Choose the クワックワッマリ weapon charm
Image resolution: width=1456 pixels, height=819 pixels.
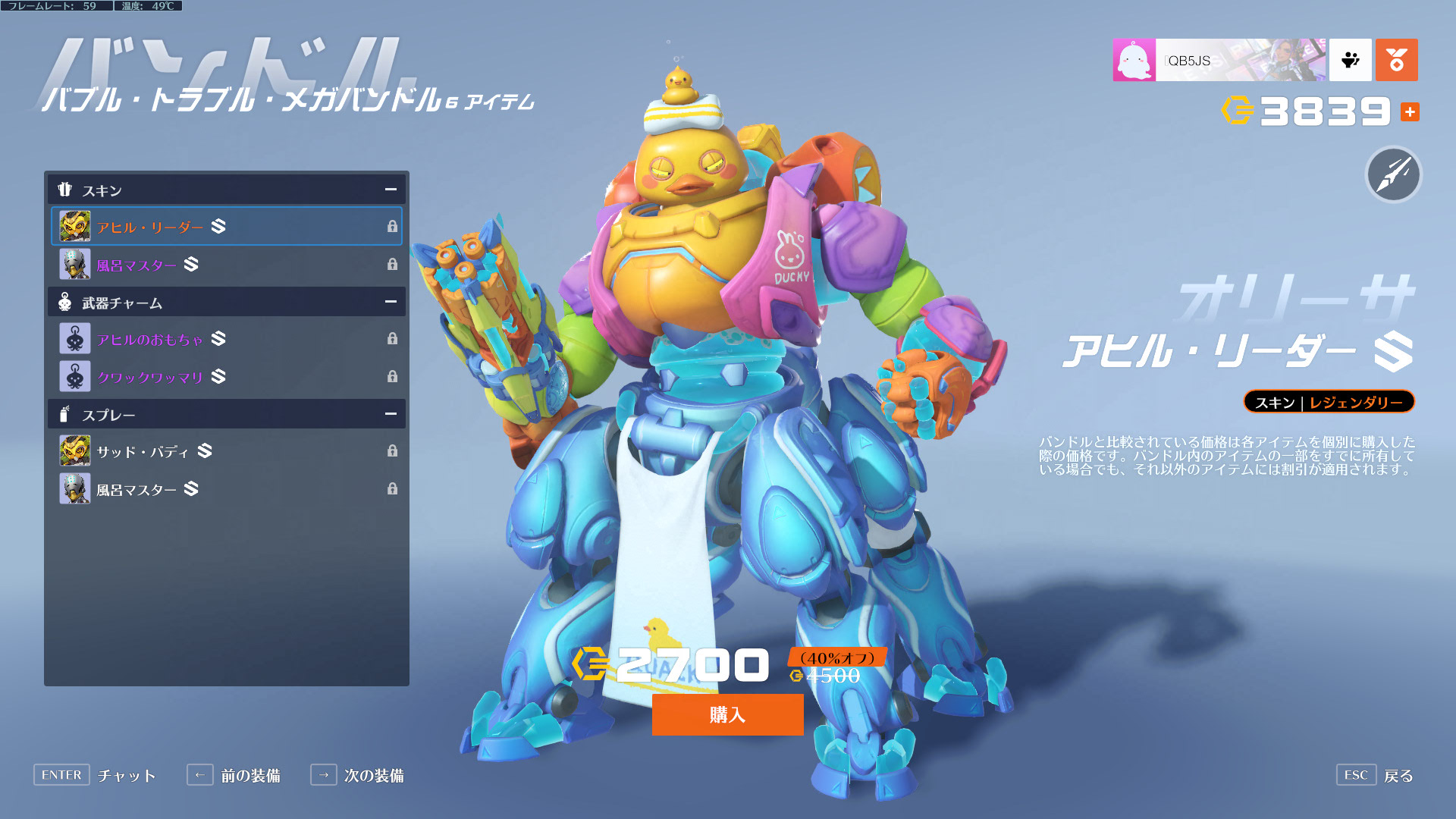(226, 377)
